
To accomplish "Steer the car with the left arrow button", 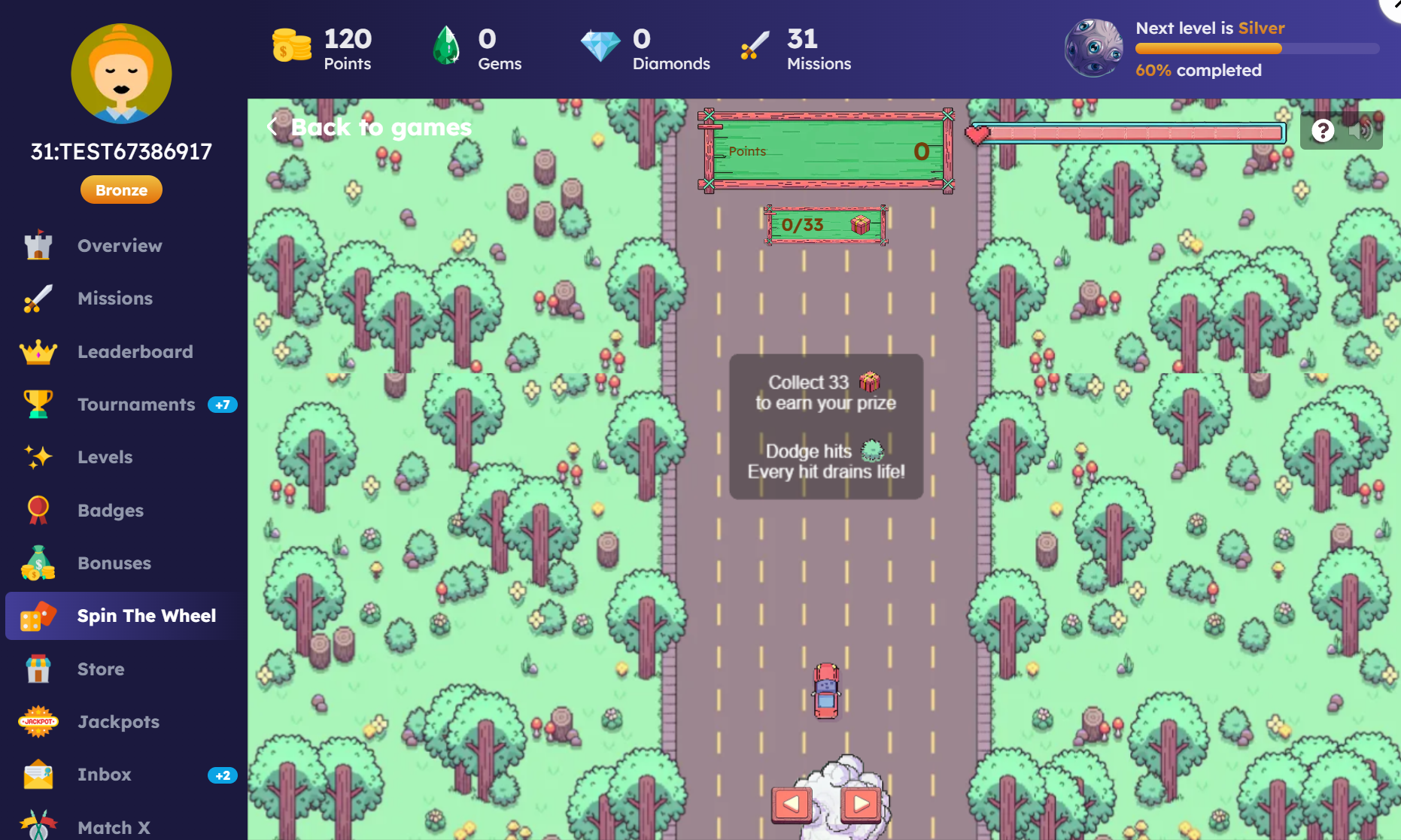I will pyautogui.click(x=792, y=804).
